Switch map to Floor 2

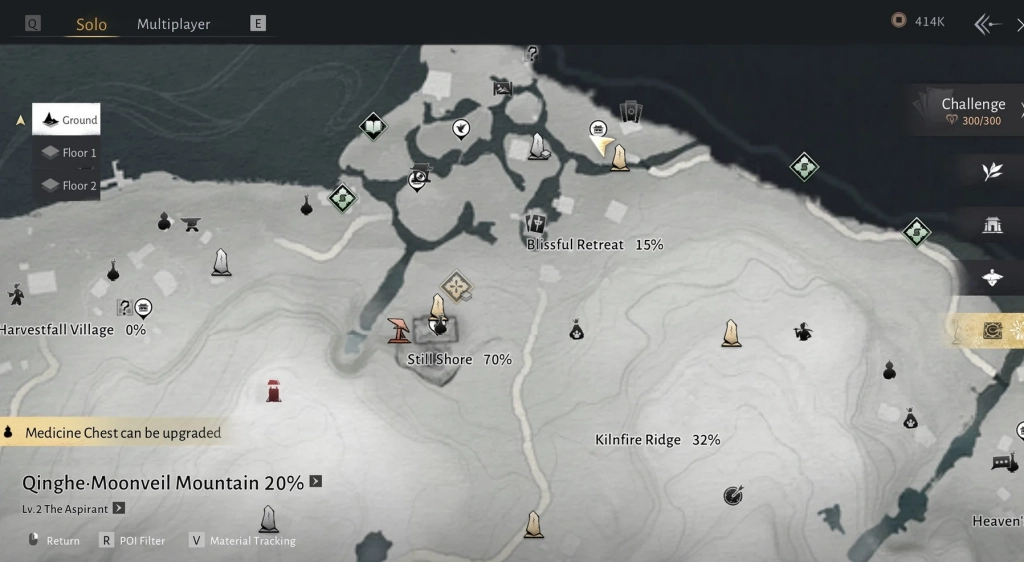[67, 185]
